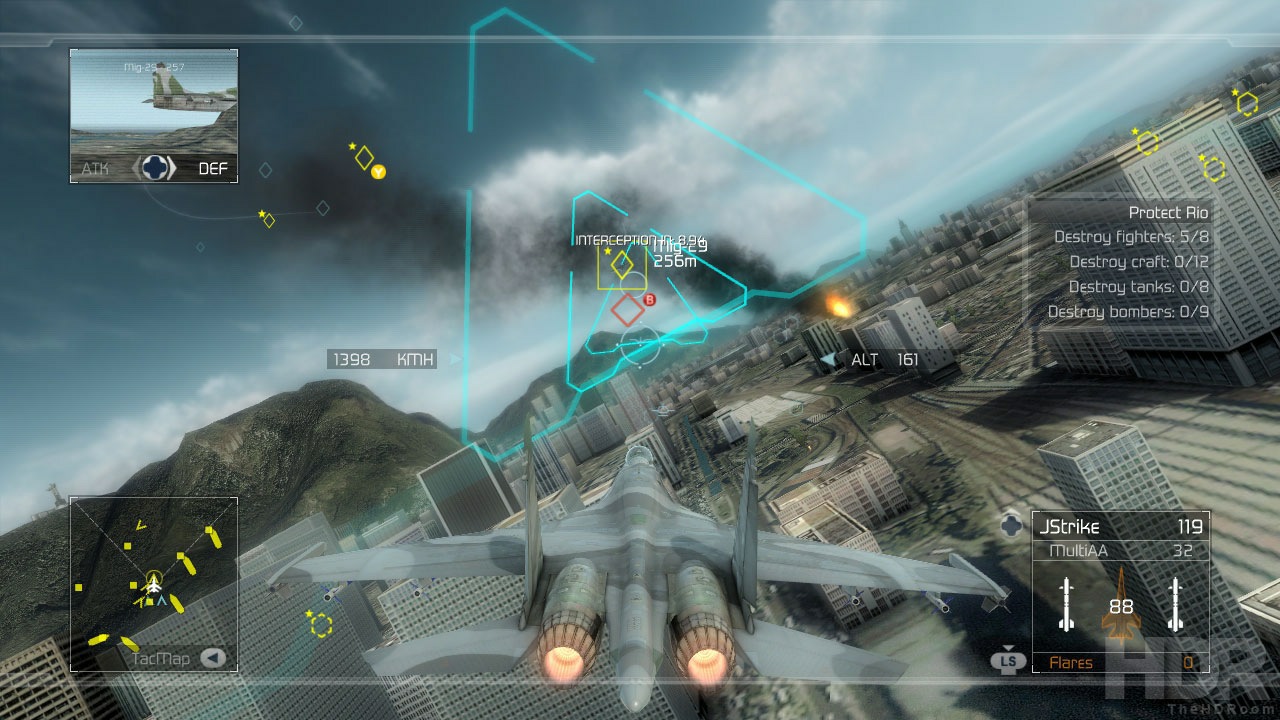
Task: Toggle the Flares counter in weapon panel
Action: (x=1120, y=662)
